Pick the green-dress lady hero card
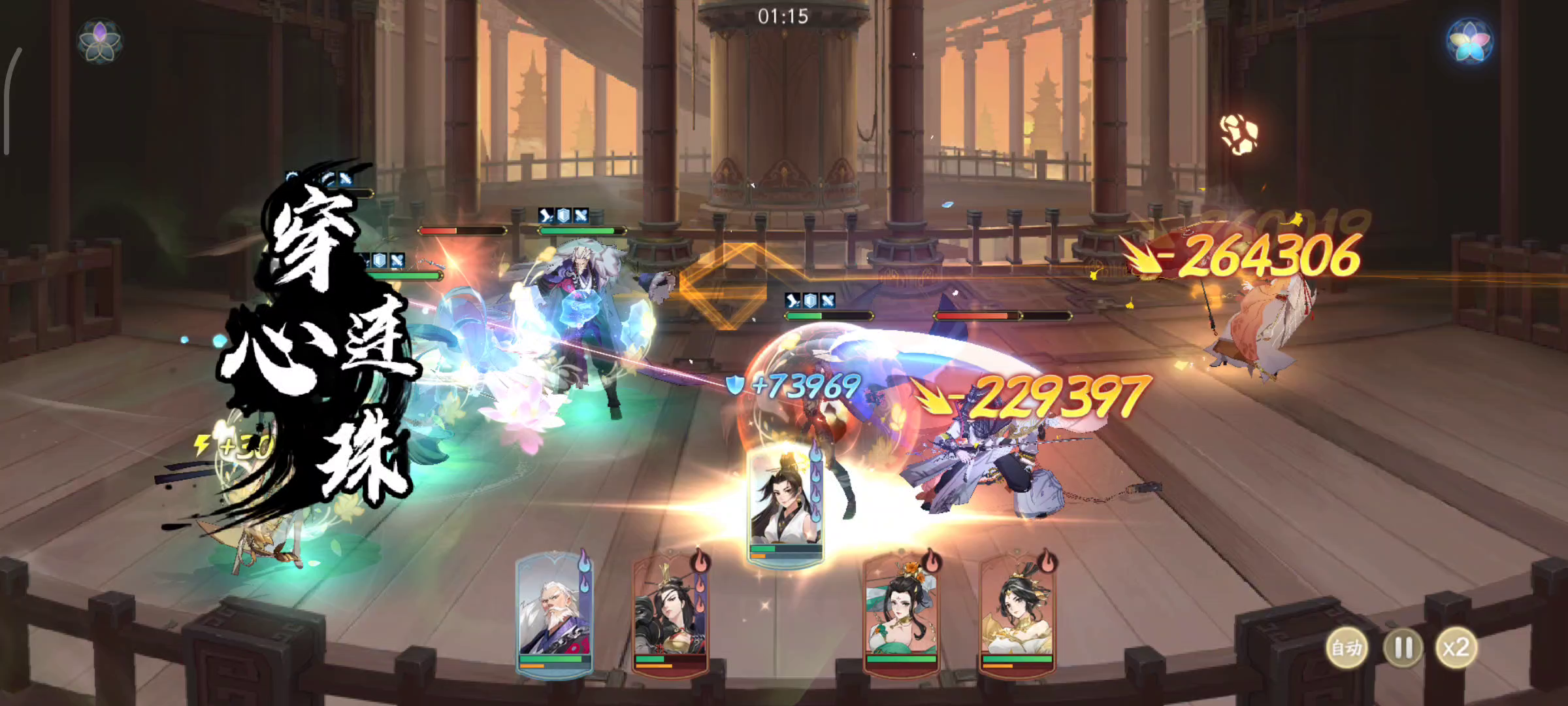1568x706 pixels. (901, 614)
